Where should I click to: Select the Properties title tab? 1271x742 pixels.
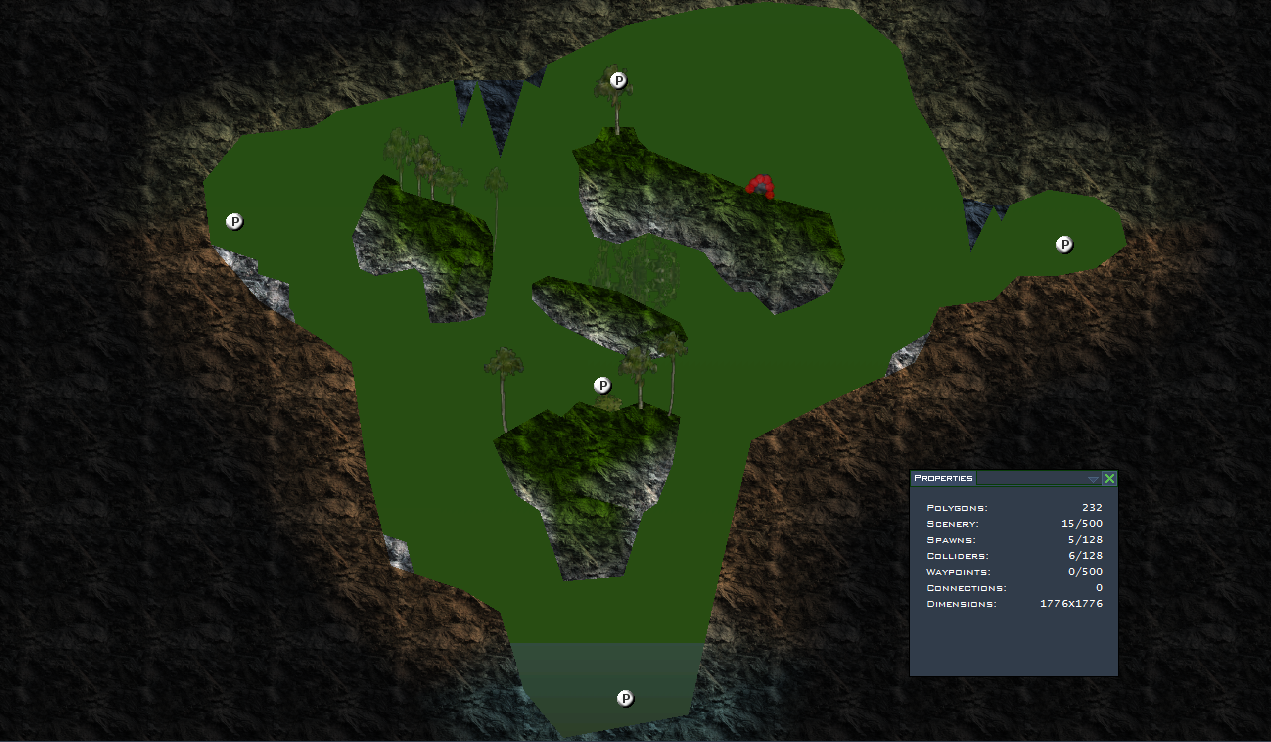point(943,478)
